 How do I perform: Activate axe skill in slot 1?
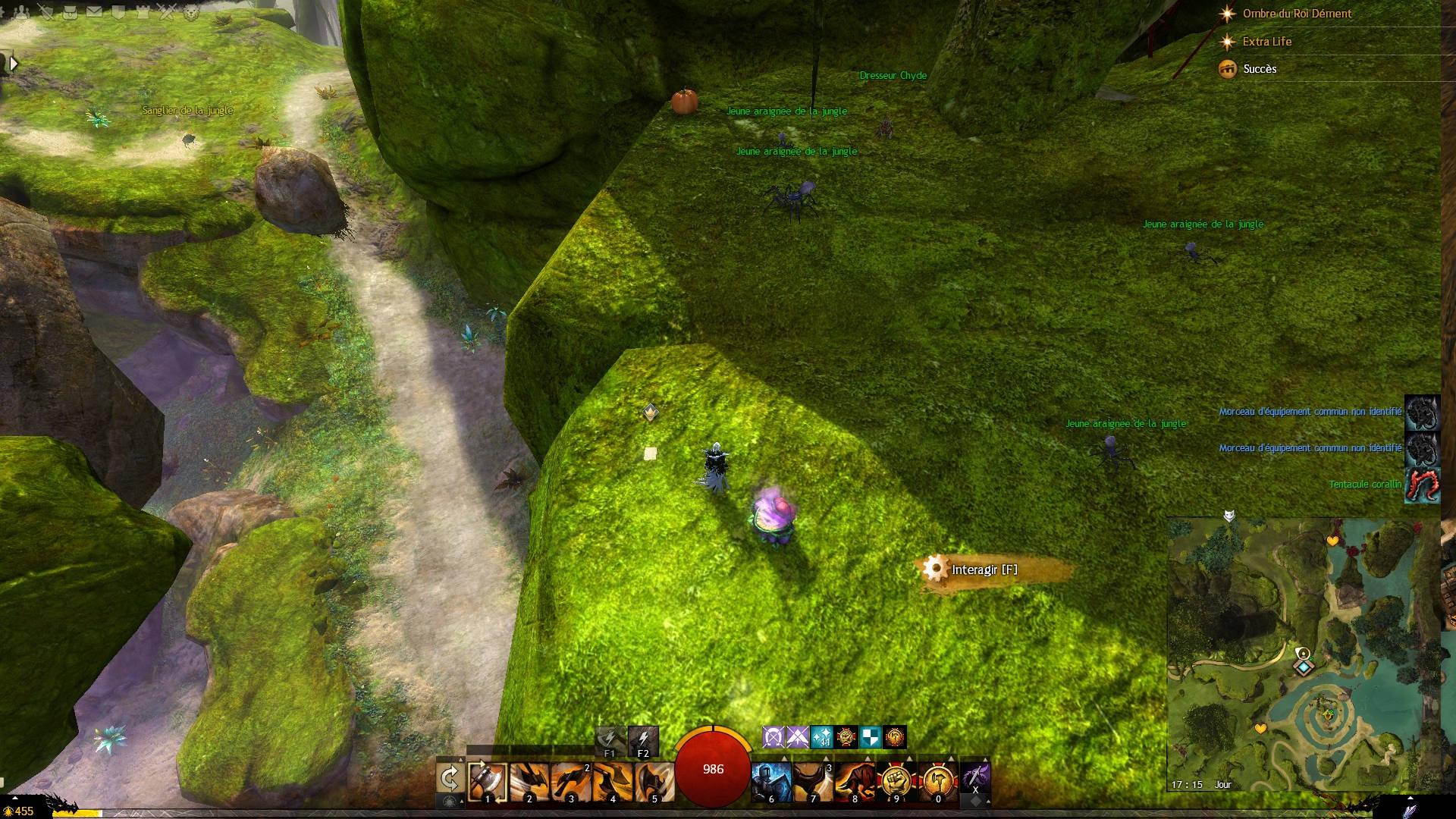click(x=487, y=781)
